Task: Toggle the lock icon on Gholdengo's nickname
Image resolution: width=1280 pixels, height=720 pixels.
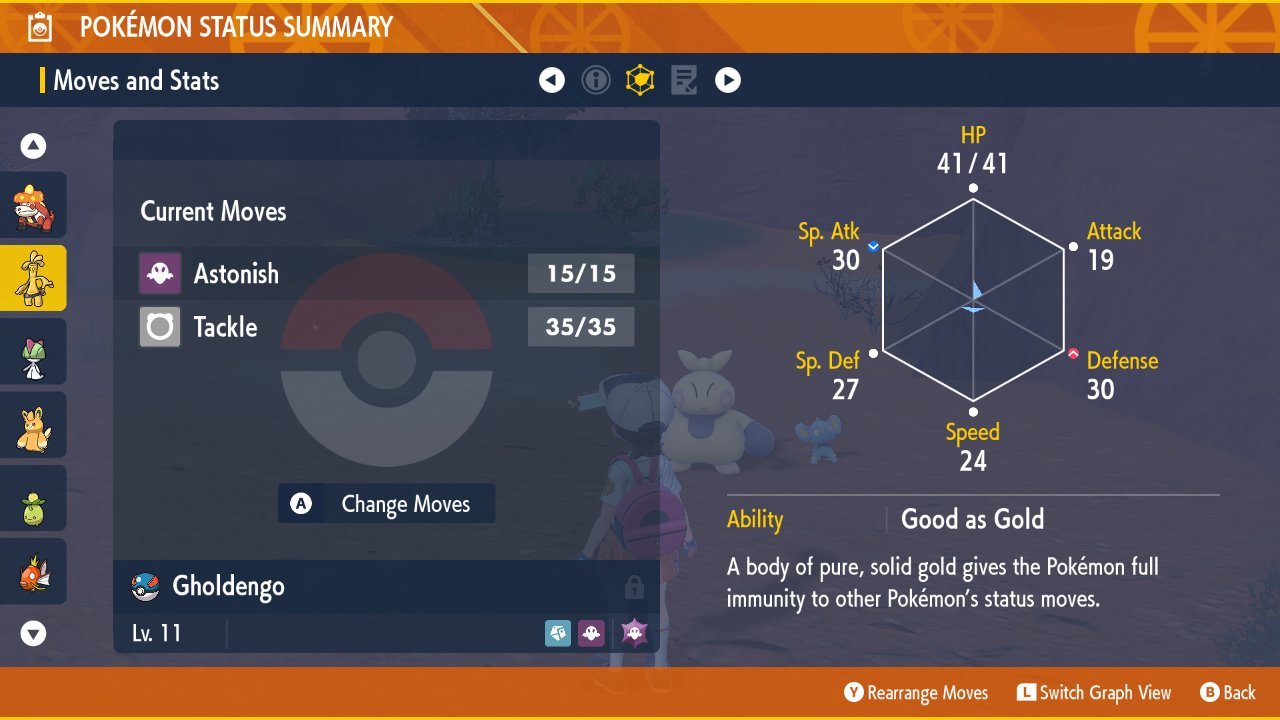Action: pyautogui.click(x=633, y=586)
